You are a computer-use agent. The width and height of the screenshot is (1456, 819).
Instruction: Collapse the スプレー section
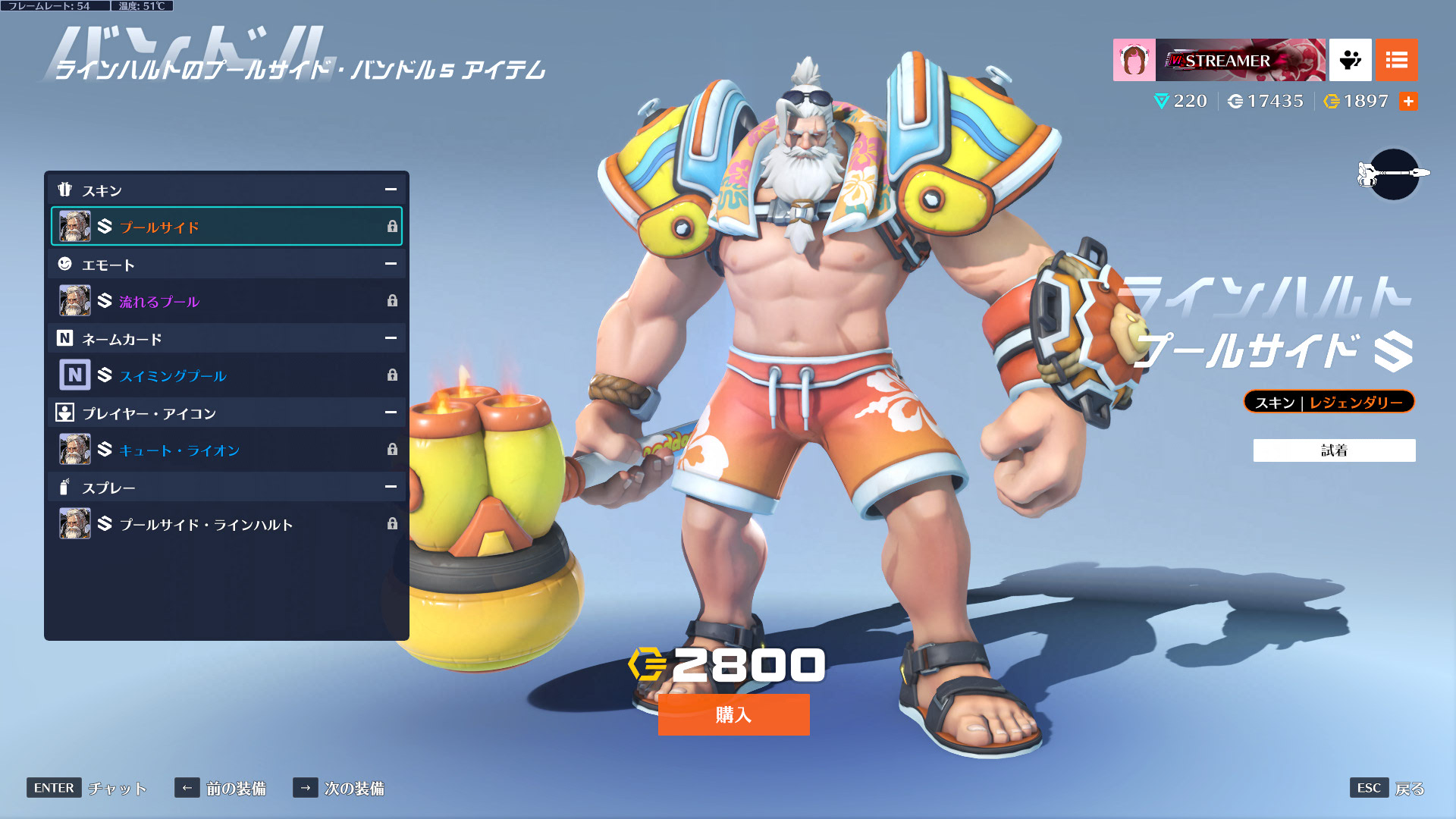391,487
